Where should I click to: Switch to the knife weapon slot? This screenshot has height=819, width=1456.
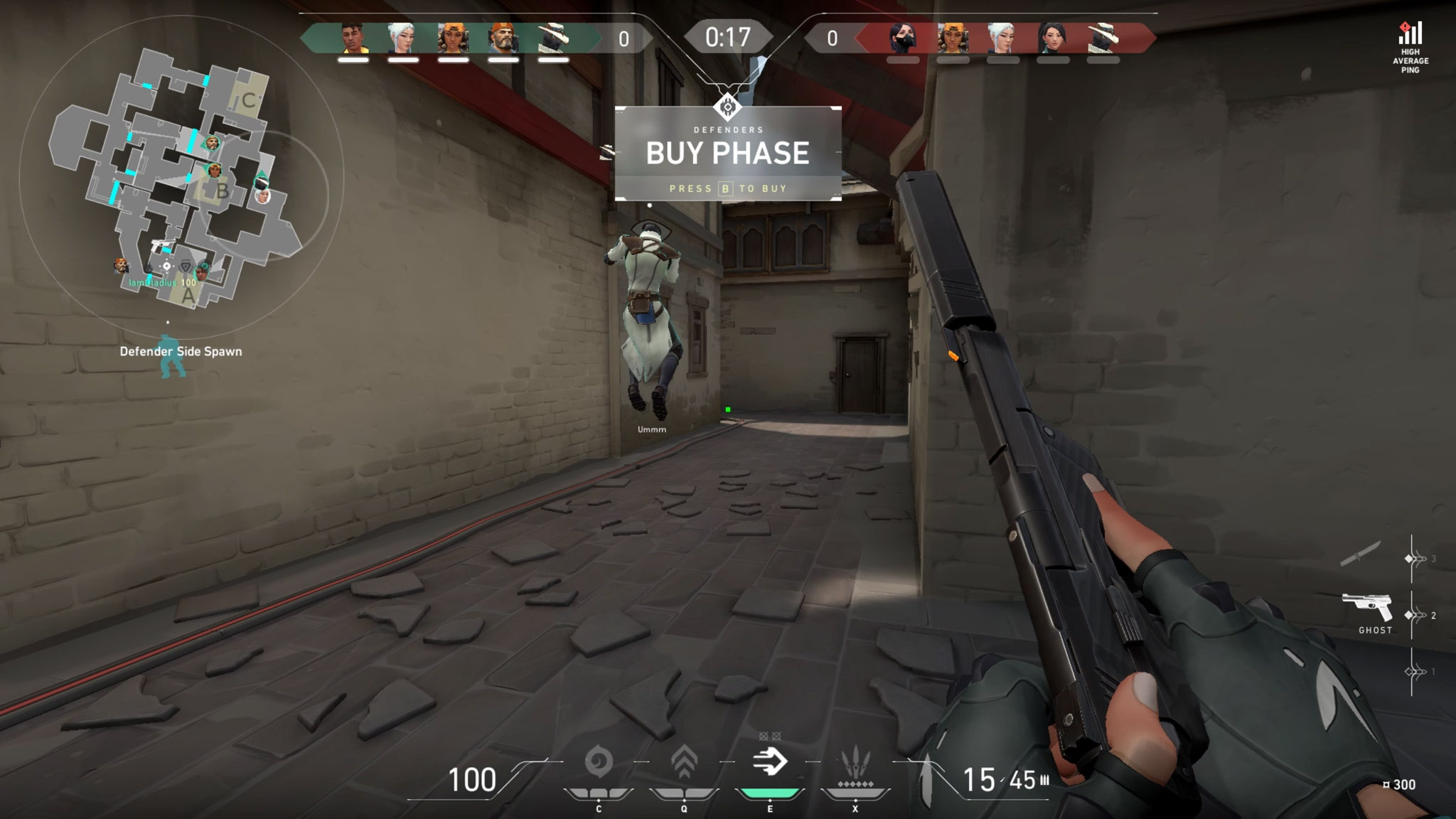coord(1360,554)
